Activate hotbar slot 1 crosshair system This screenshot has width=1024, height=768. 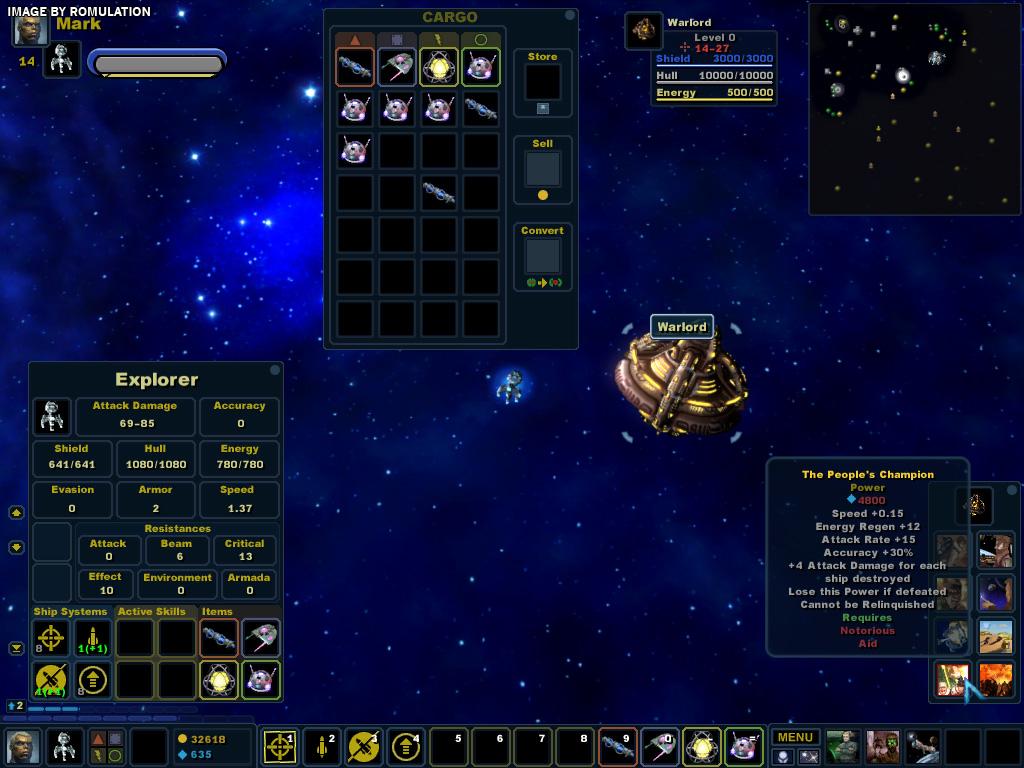279,746
